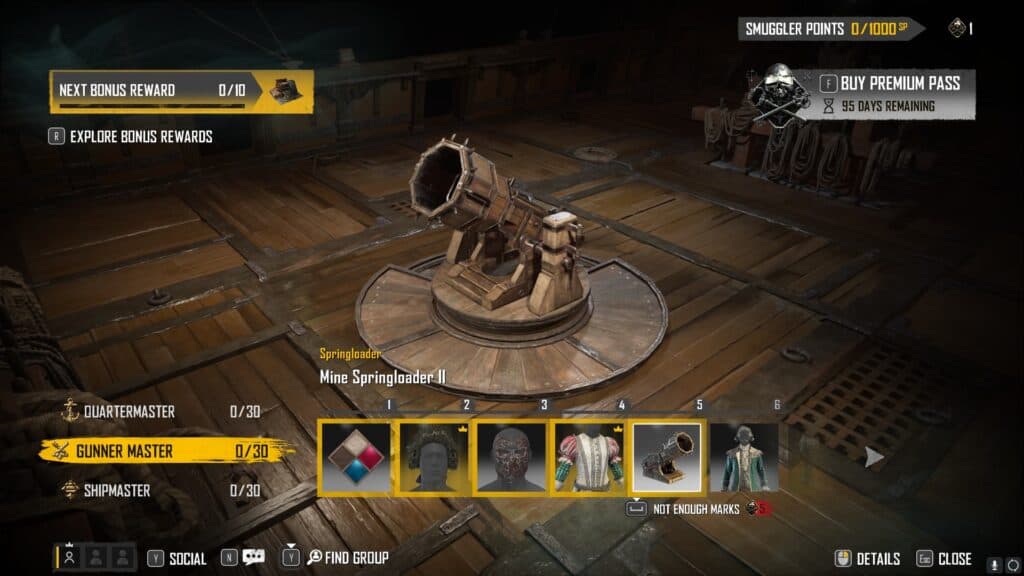View item Details

click(x=868, y=558)
